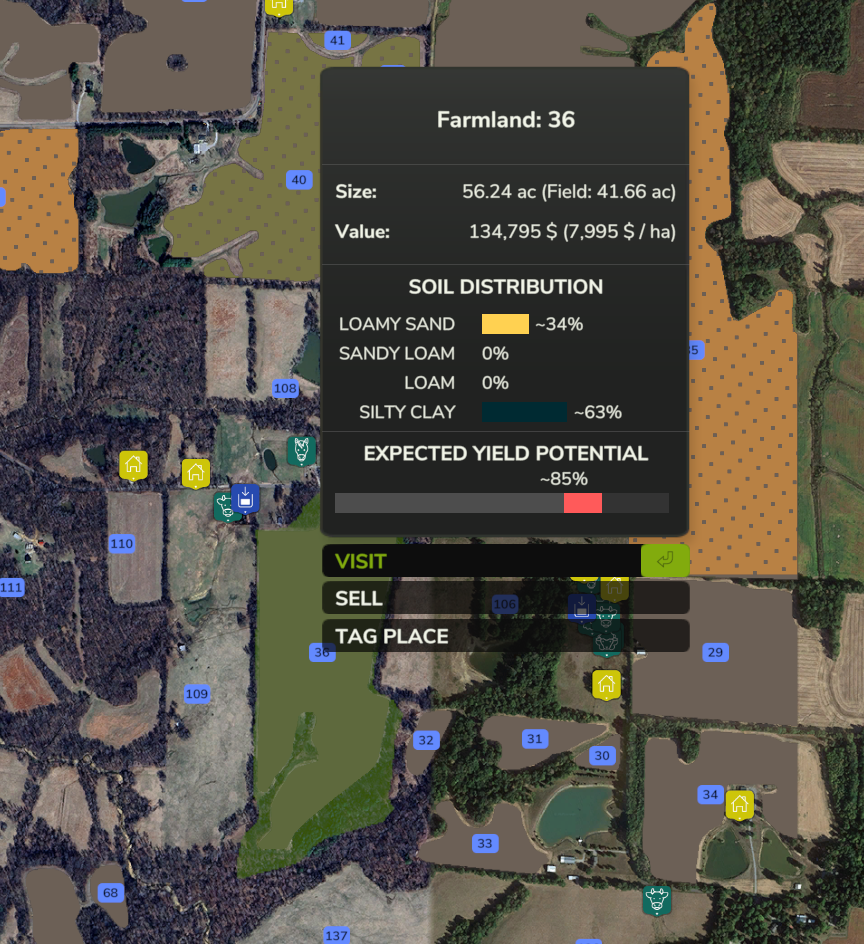864x944 pixels.
Task: Pick field 33 on the map
Action: click(485, 843)
